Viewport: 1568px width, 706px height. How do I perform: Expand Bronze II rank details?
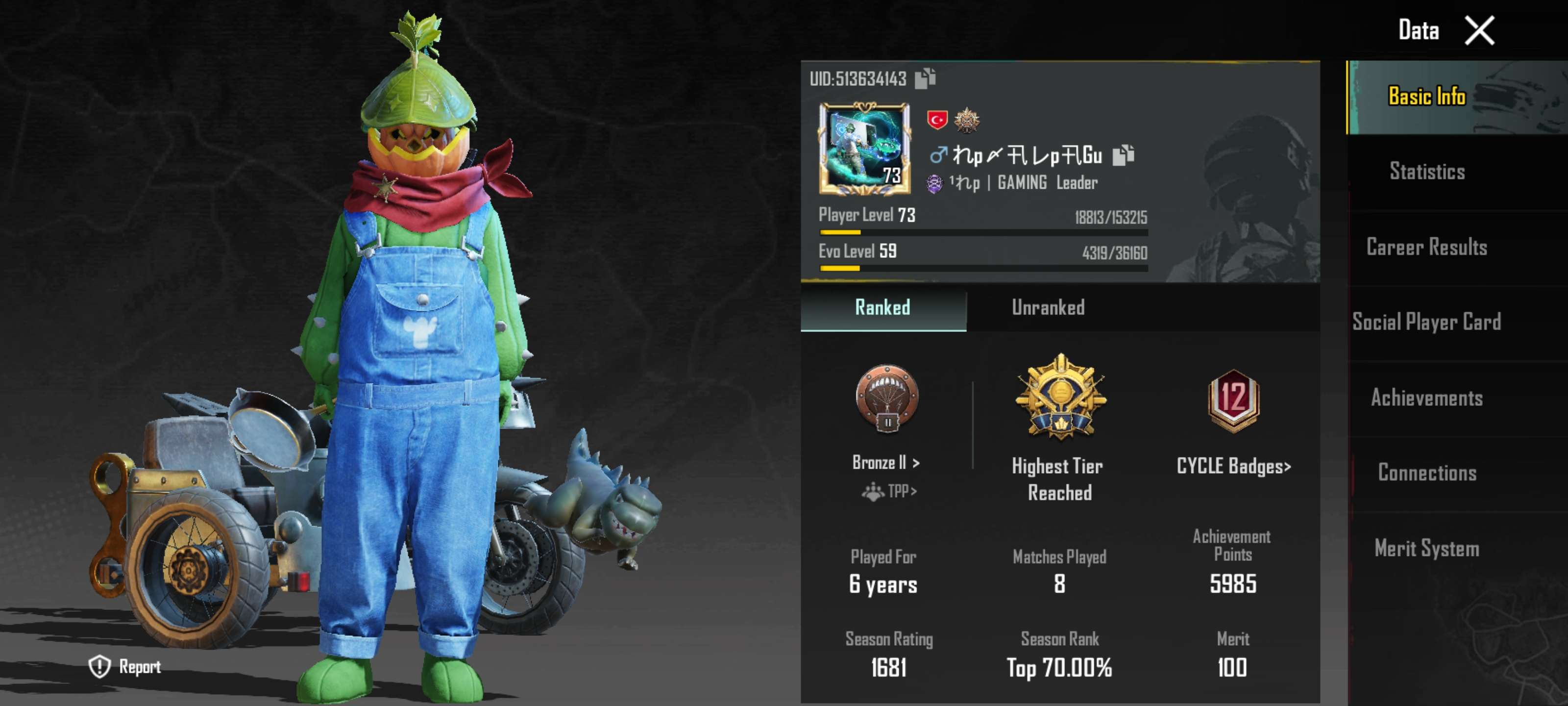pos(884,463)
